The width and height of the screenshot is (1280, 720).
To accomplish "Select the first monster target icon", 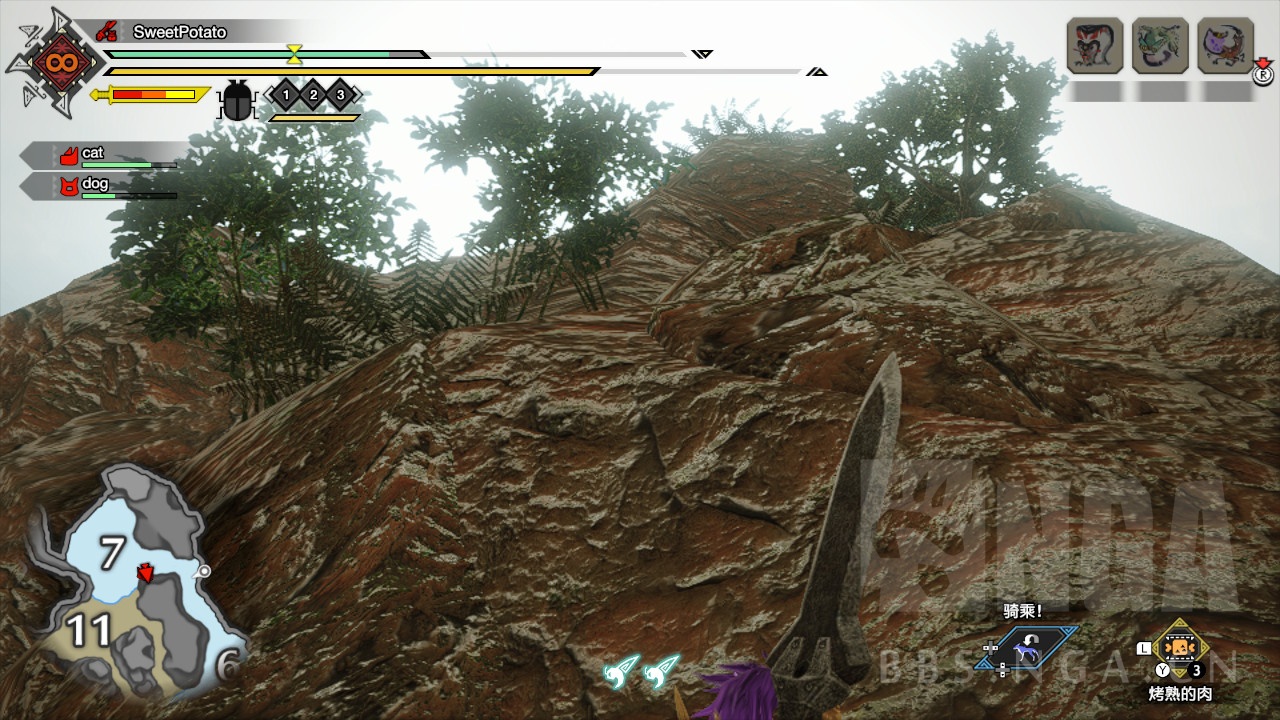I will click(1095, 45).
